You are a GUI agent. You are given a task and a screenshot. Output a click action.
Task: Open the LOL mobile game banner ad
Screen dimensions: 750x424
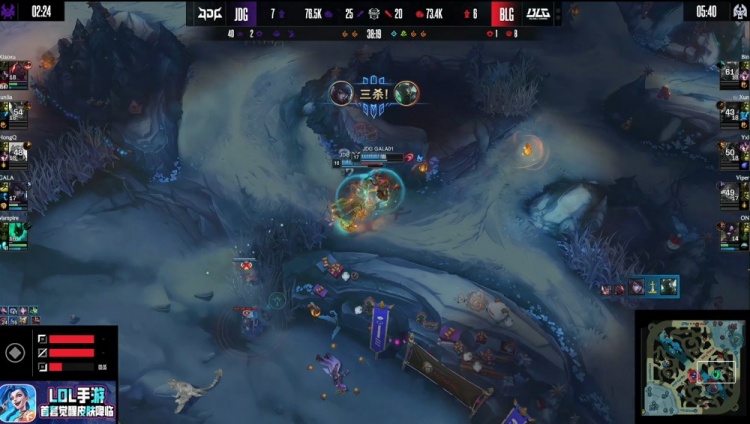(x=58, y=401)
